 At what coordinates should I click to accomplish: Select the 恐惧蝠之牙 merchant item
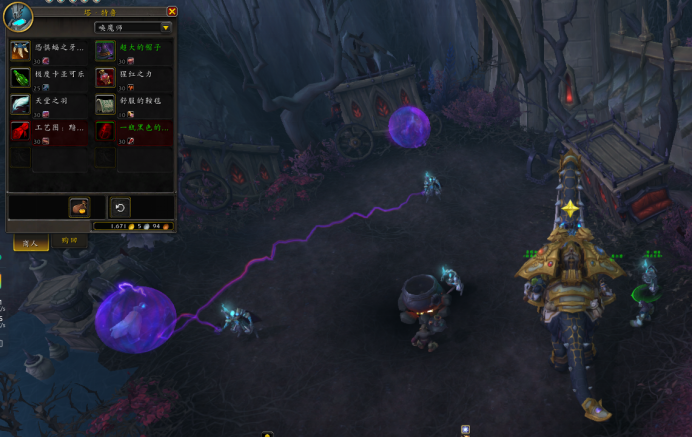click(x=20, y=50)
